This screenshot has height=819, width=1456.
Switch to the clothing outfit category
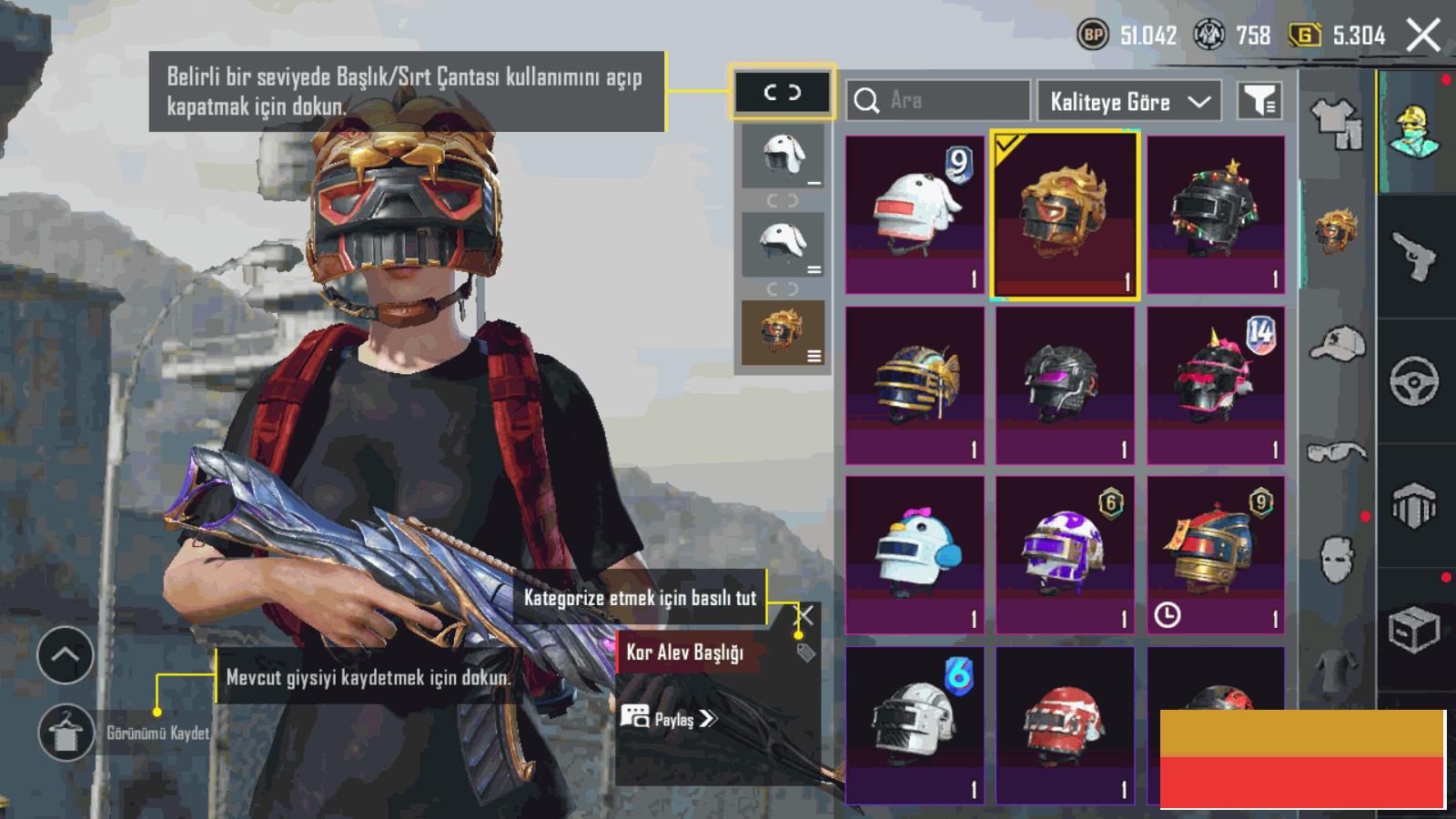[1336, 123]
